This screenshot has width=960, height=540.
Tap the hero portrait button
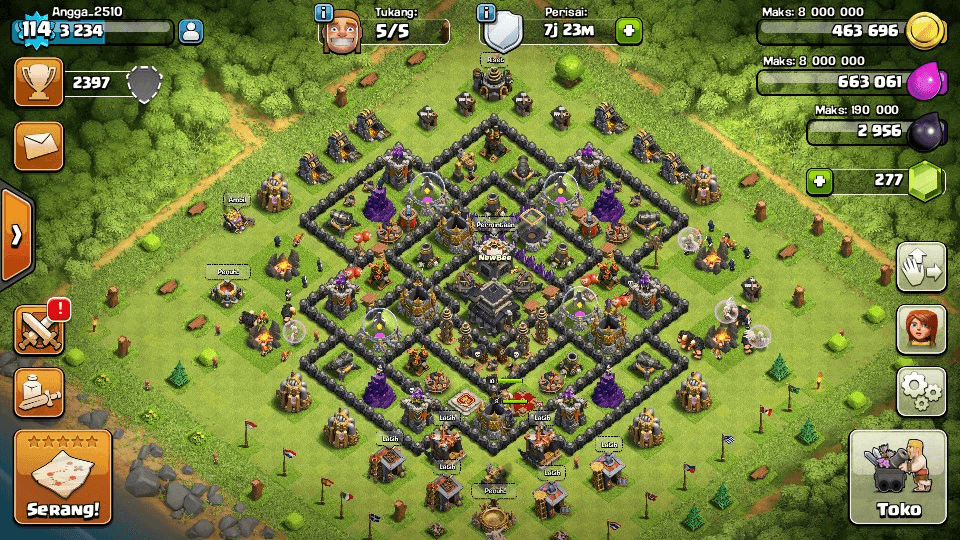pyautogui.click(x=921, y=328)
